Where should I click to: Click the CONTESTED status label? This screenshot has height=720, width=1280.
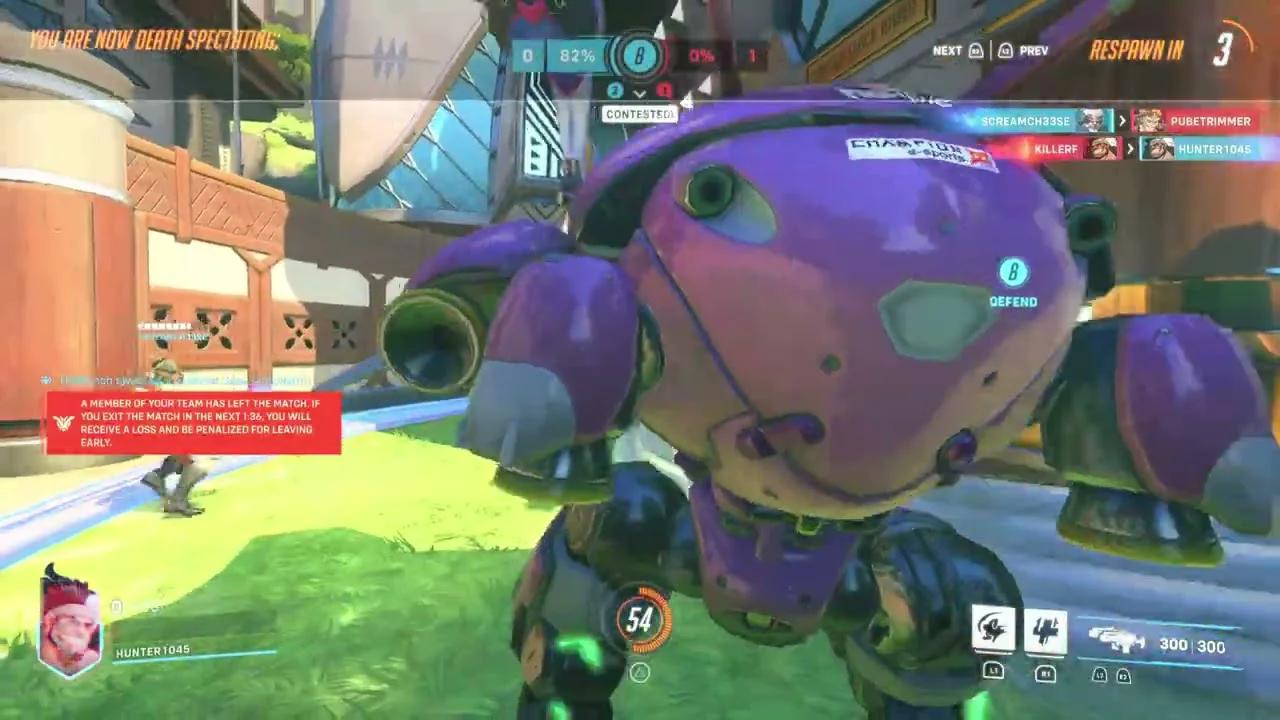click(639, 114)
